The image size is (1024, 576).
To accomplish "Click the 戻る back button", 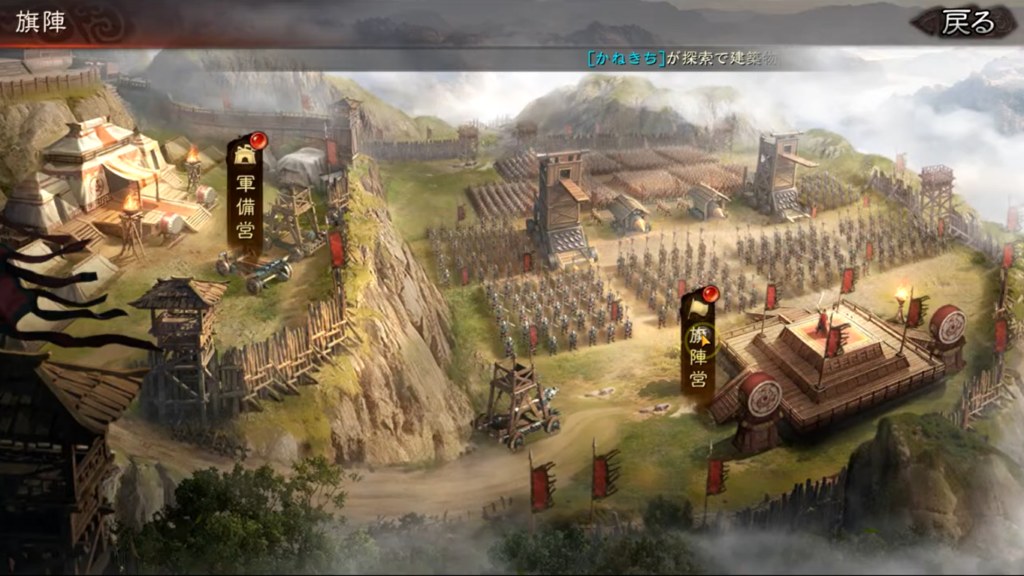I will pos(968,22).
